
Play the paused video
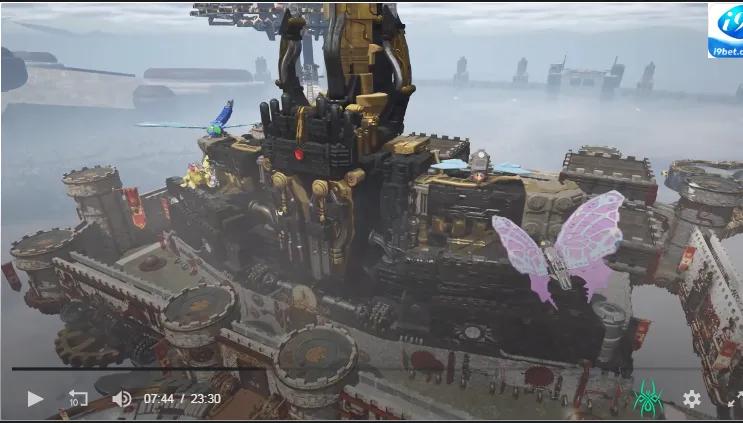pos(35,399)
